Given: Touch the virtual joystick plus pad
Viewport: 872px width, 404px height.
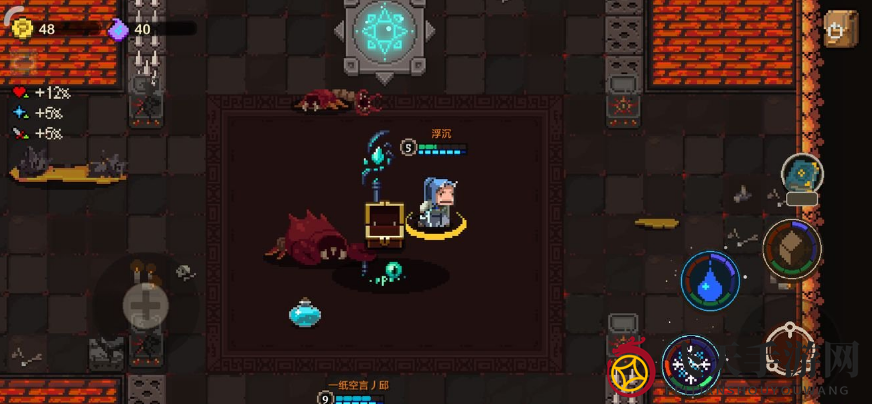Looking at the screenshot, I should 146,306.
